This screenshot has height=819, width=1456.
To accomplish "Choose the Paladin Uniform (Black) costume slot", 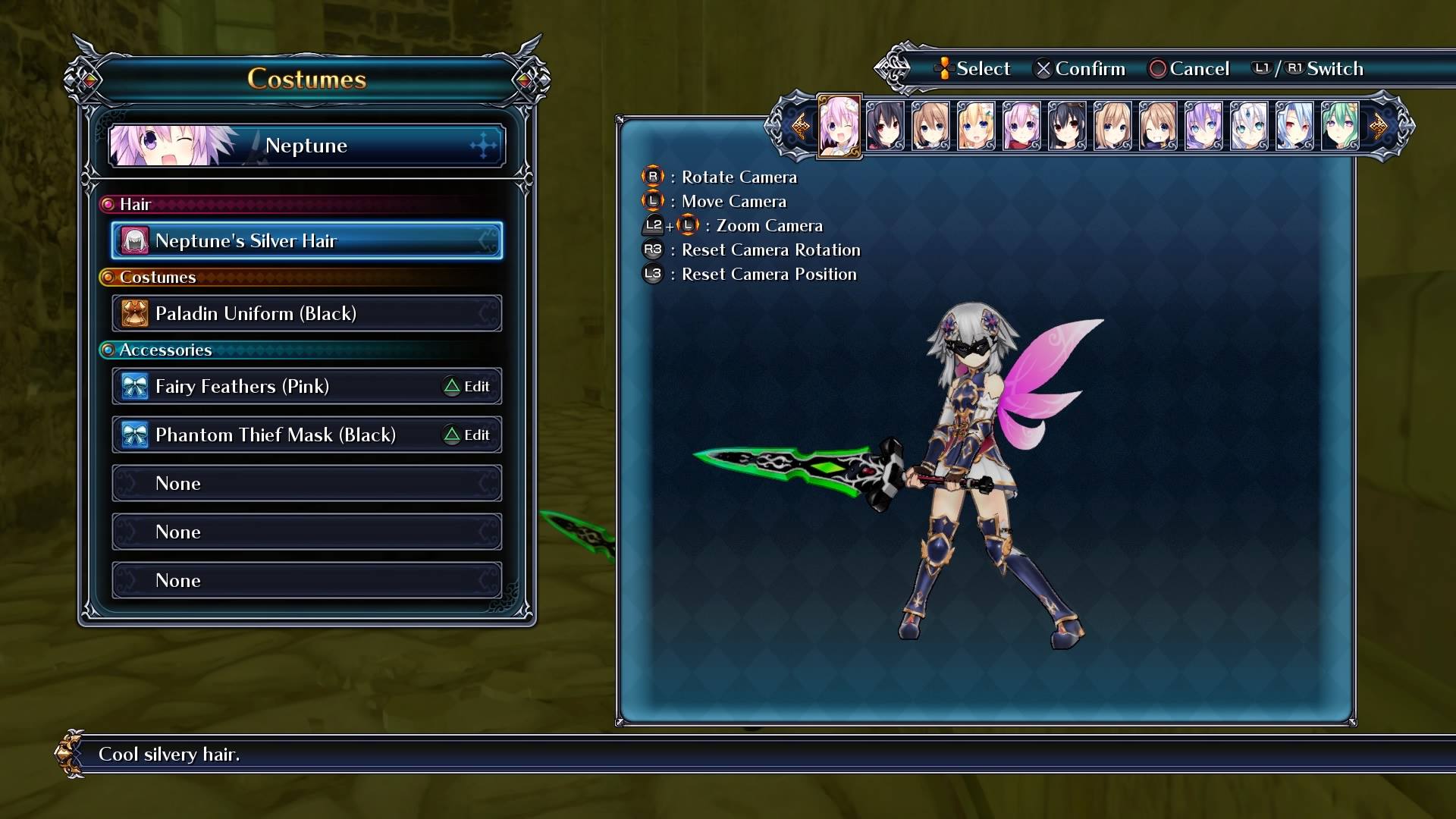I will pos(306,313).
